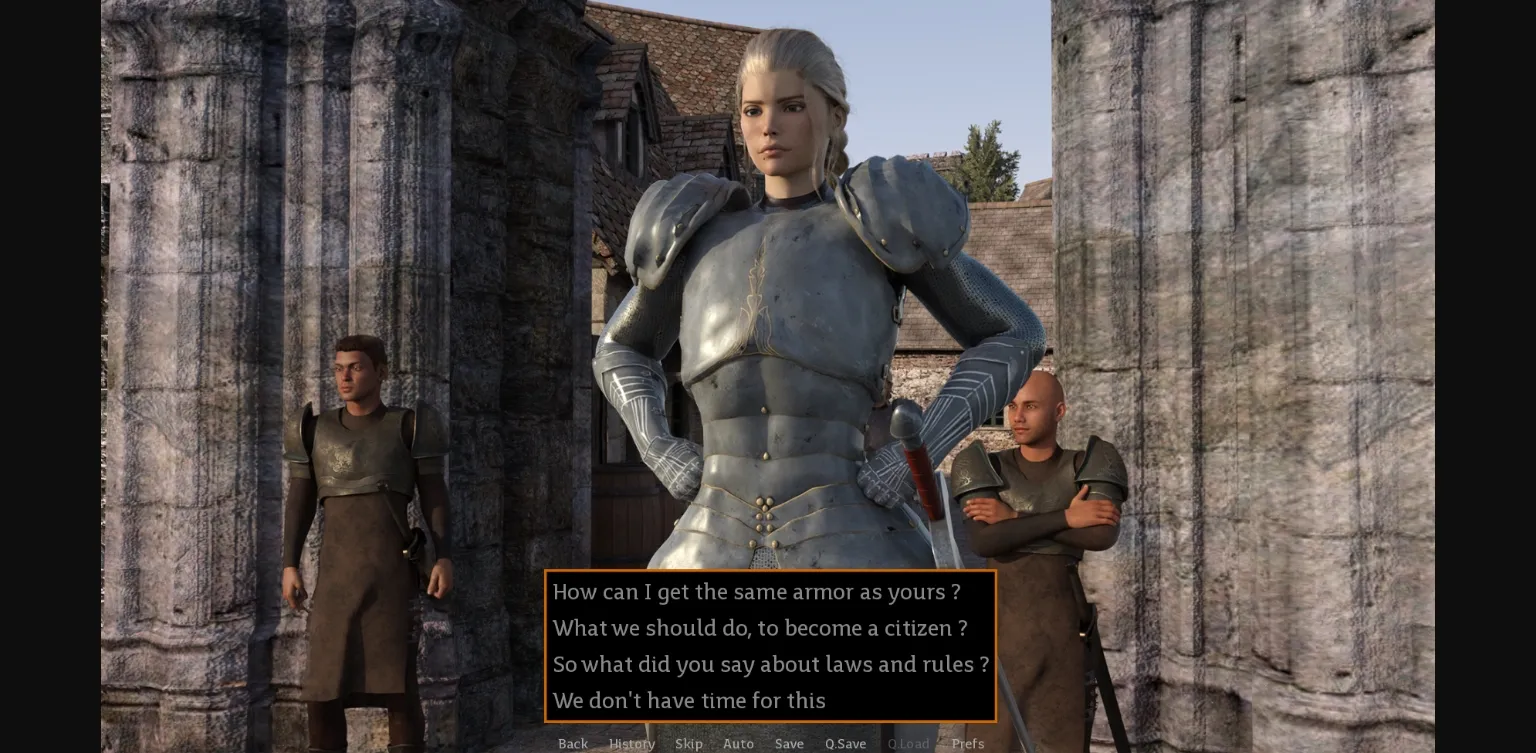
Task: Review previous lines in History
Action: tap(632, 744)
